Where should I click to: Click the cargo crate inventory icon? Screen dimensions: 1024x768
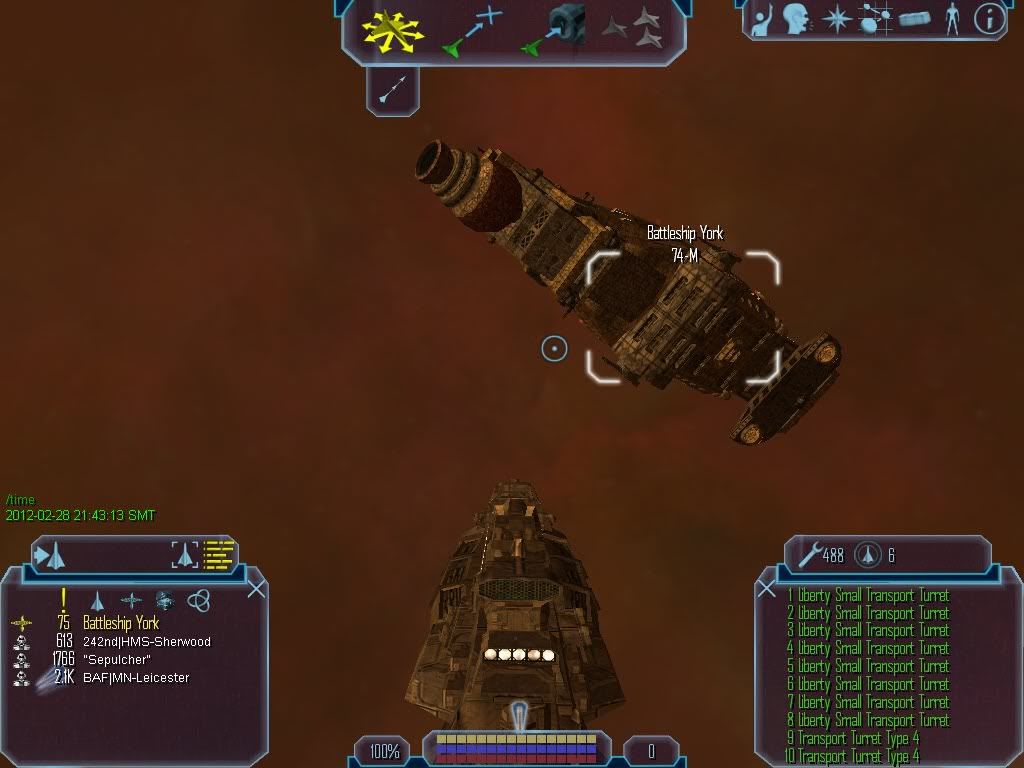click(914, 19)
